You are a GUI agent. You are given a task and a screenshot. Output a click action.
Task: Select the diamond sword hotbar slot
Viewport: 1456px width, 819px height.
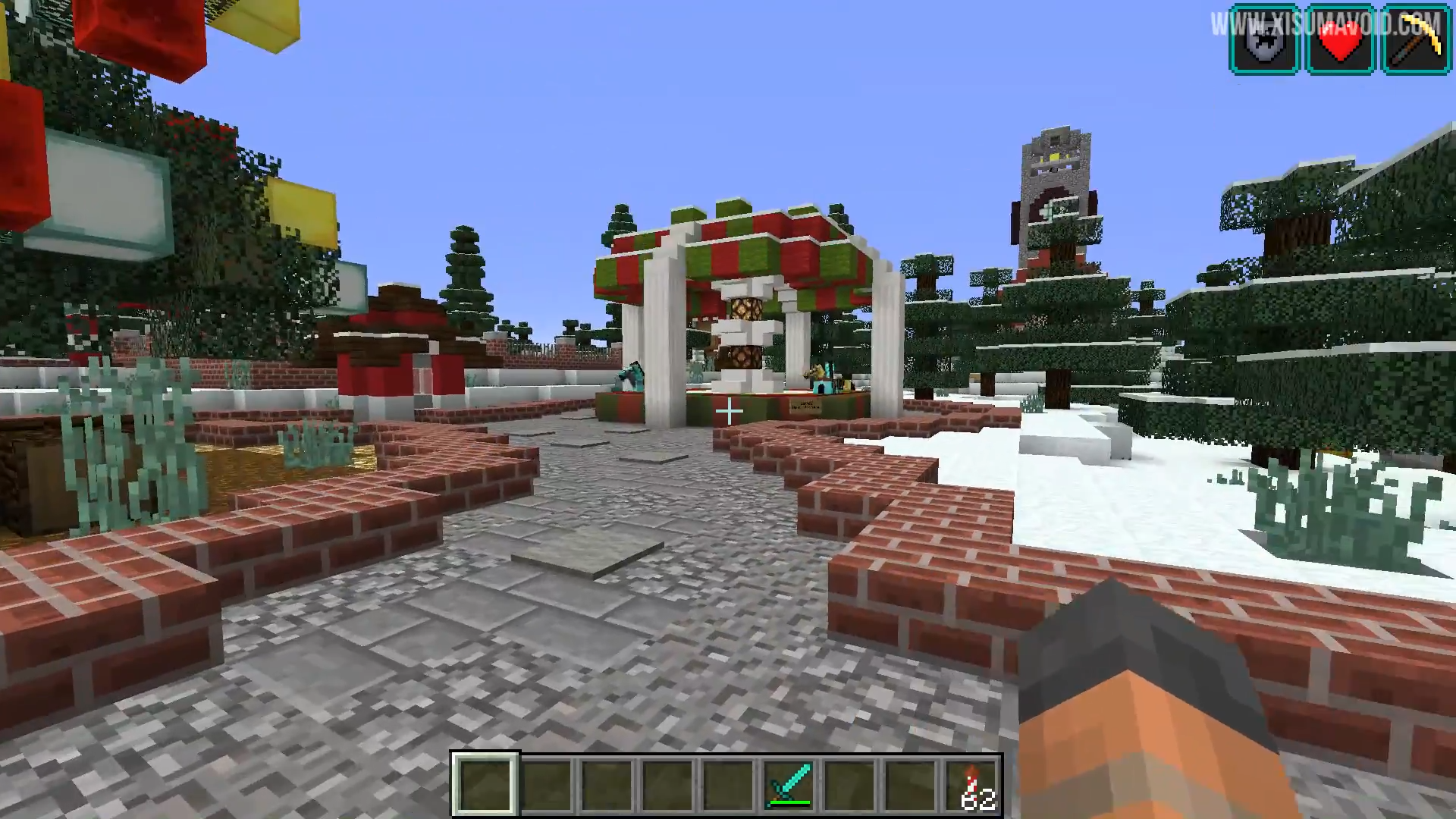tap(789, 785)
